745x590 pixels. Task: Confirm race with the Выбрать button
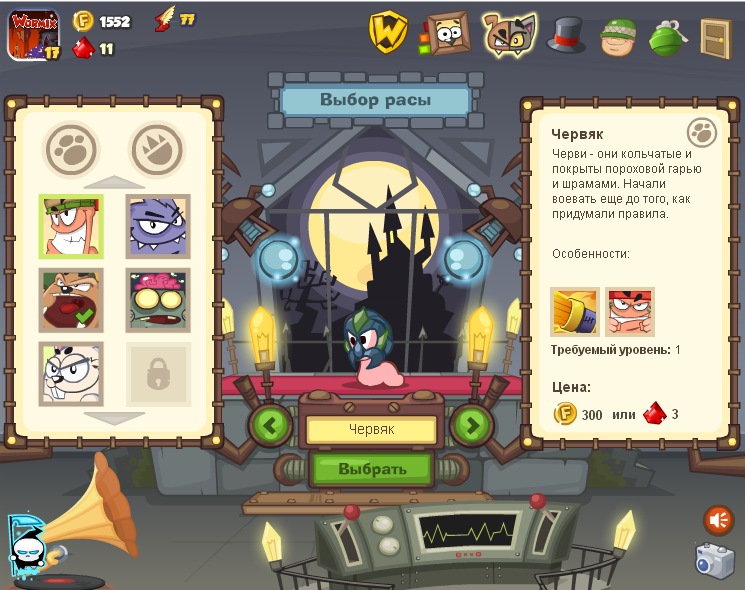[372, 468]
